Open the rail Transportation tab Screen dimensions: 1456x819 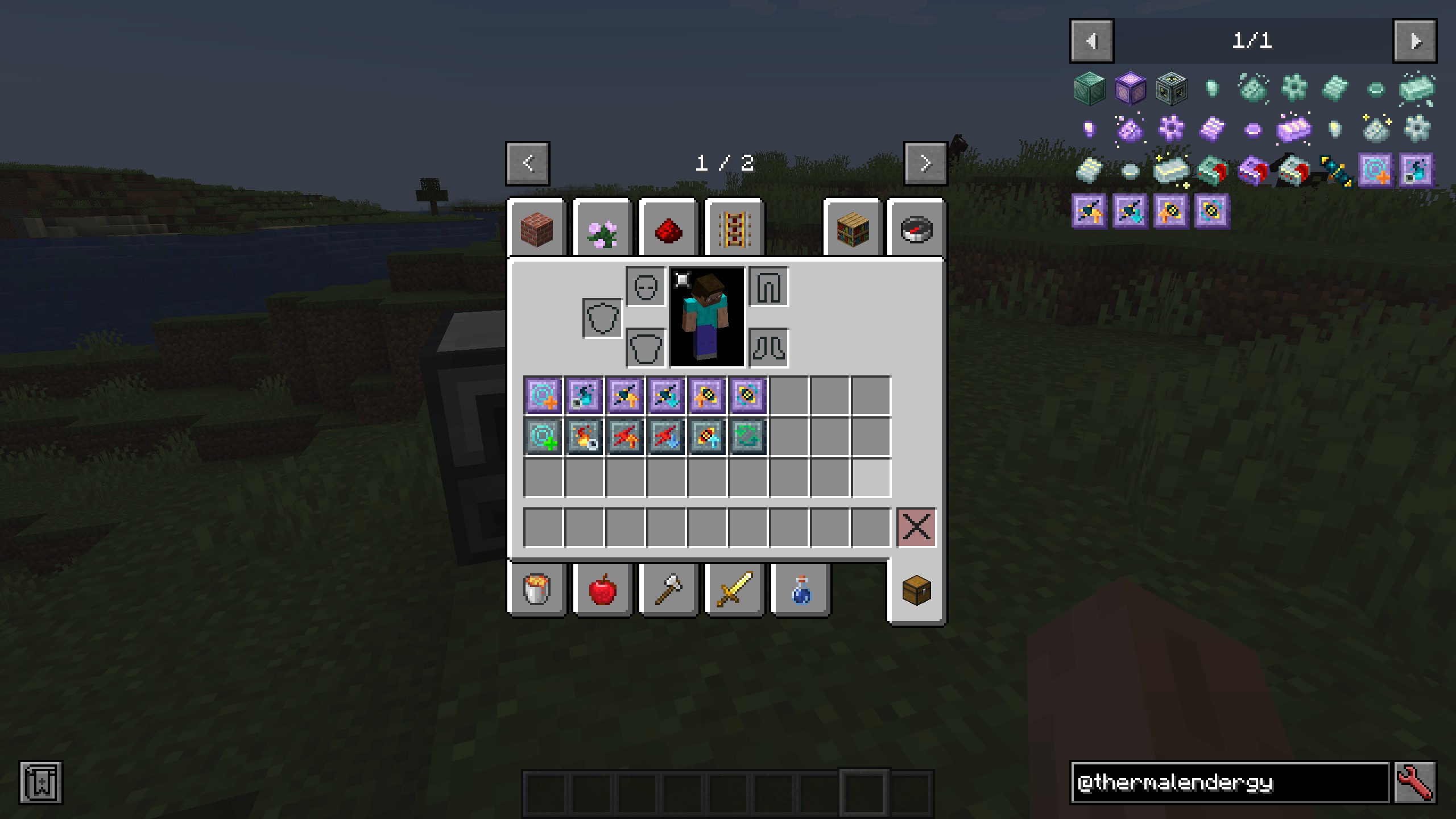[x=735, y=229]
